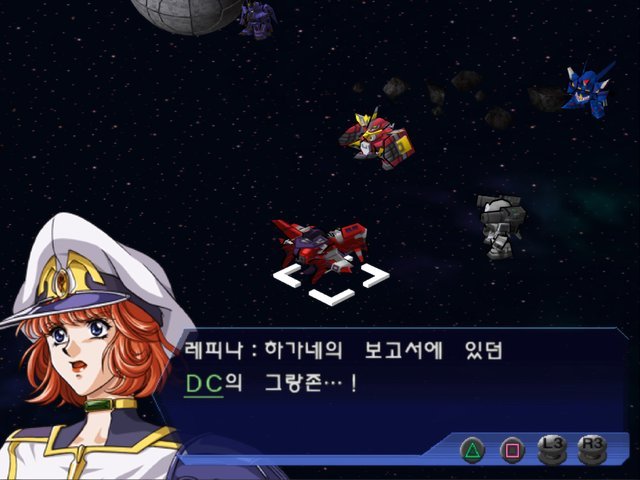
Task: Open the underlined green DC keyword
Action: (x=203, y=383)
